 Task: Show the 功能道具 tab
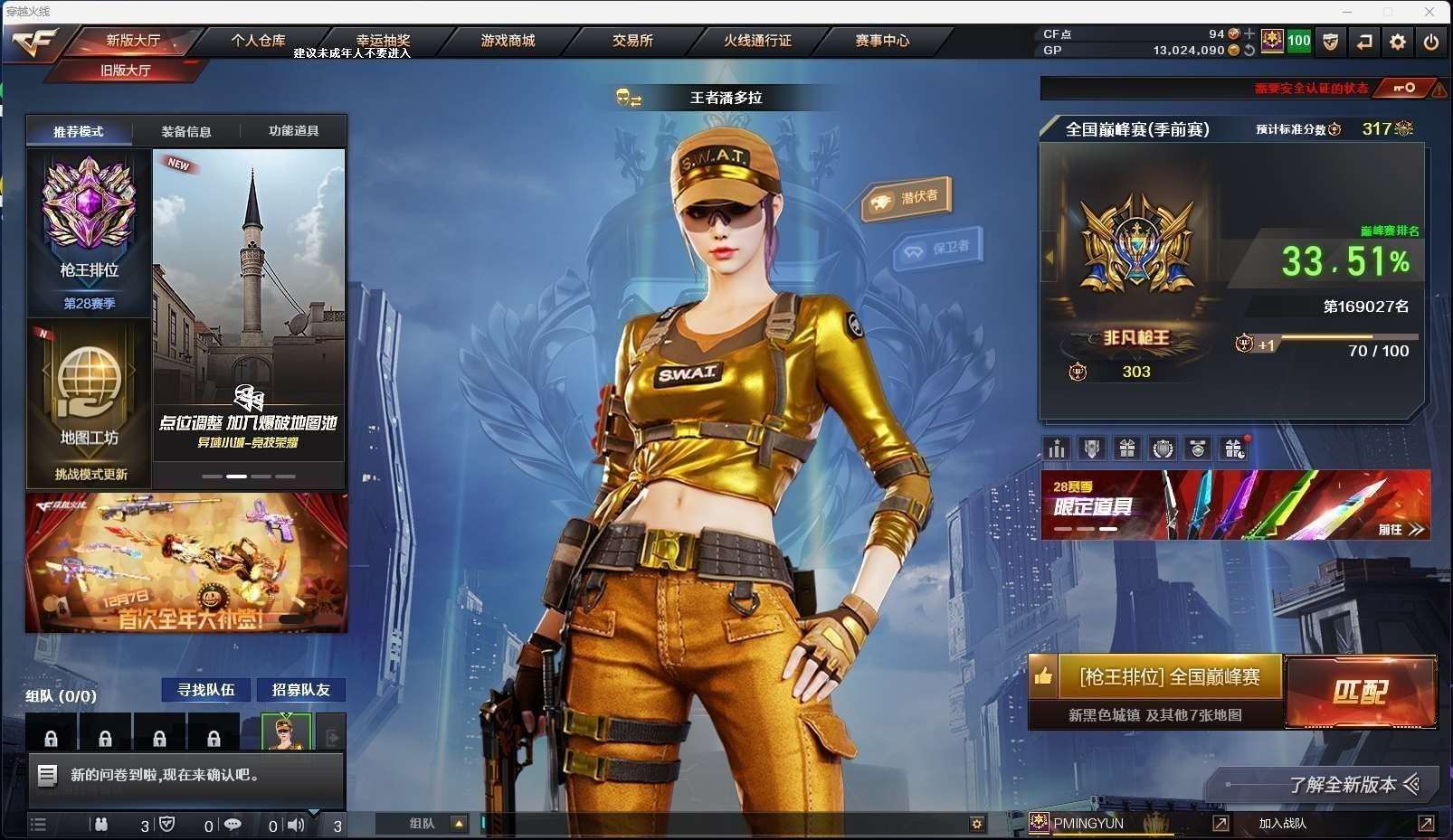(293, 131)
